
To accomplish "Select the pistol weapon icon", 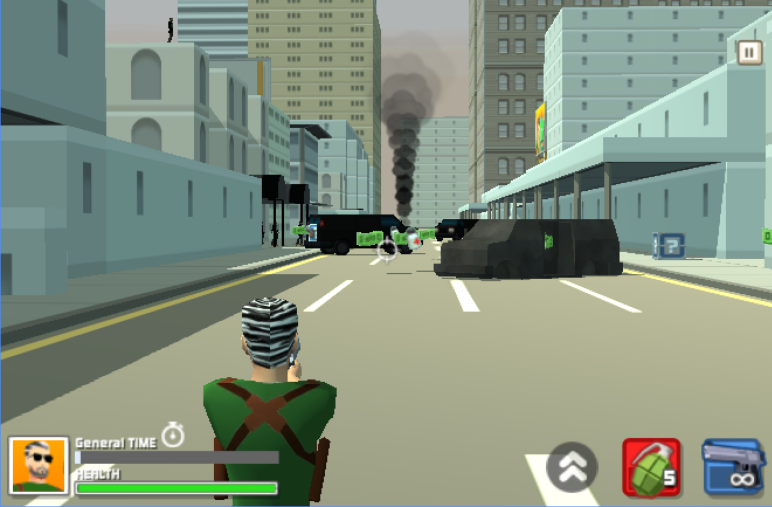I will click(x=733, y=467).
